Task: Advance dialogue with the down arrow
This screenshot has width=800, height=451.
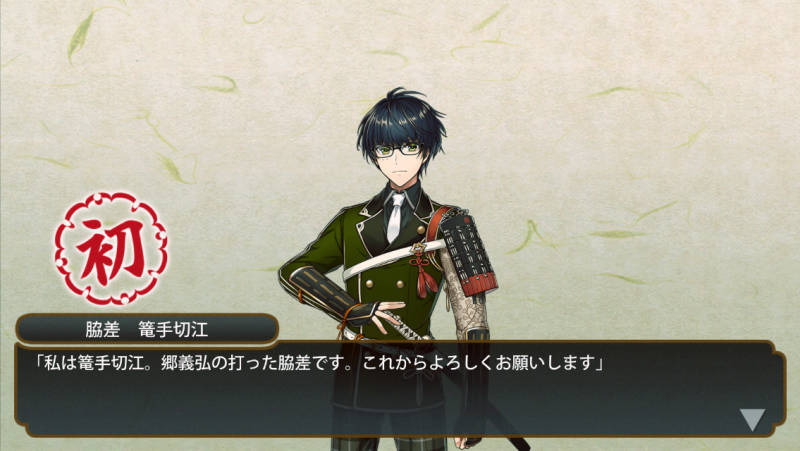Action: pyautogui.click(x=752, y=418)
